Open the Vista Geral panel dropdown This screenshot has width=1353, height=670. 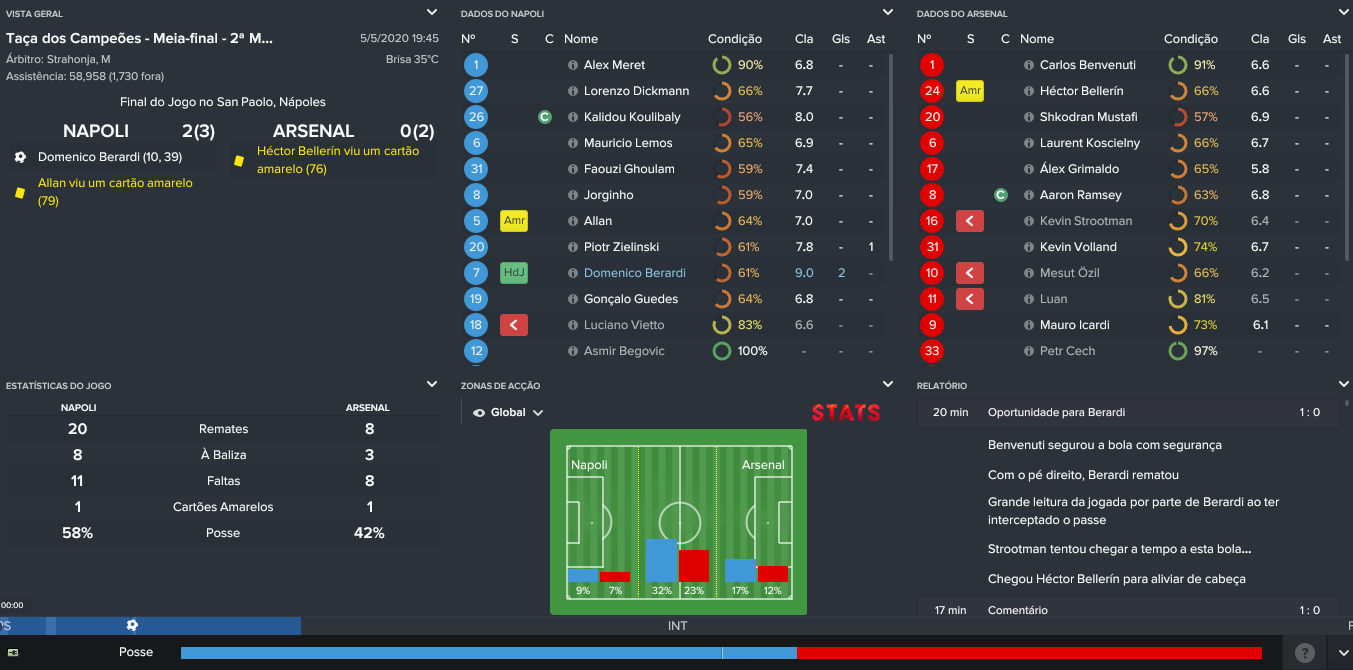click(x=431, y=13)
